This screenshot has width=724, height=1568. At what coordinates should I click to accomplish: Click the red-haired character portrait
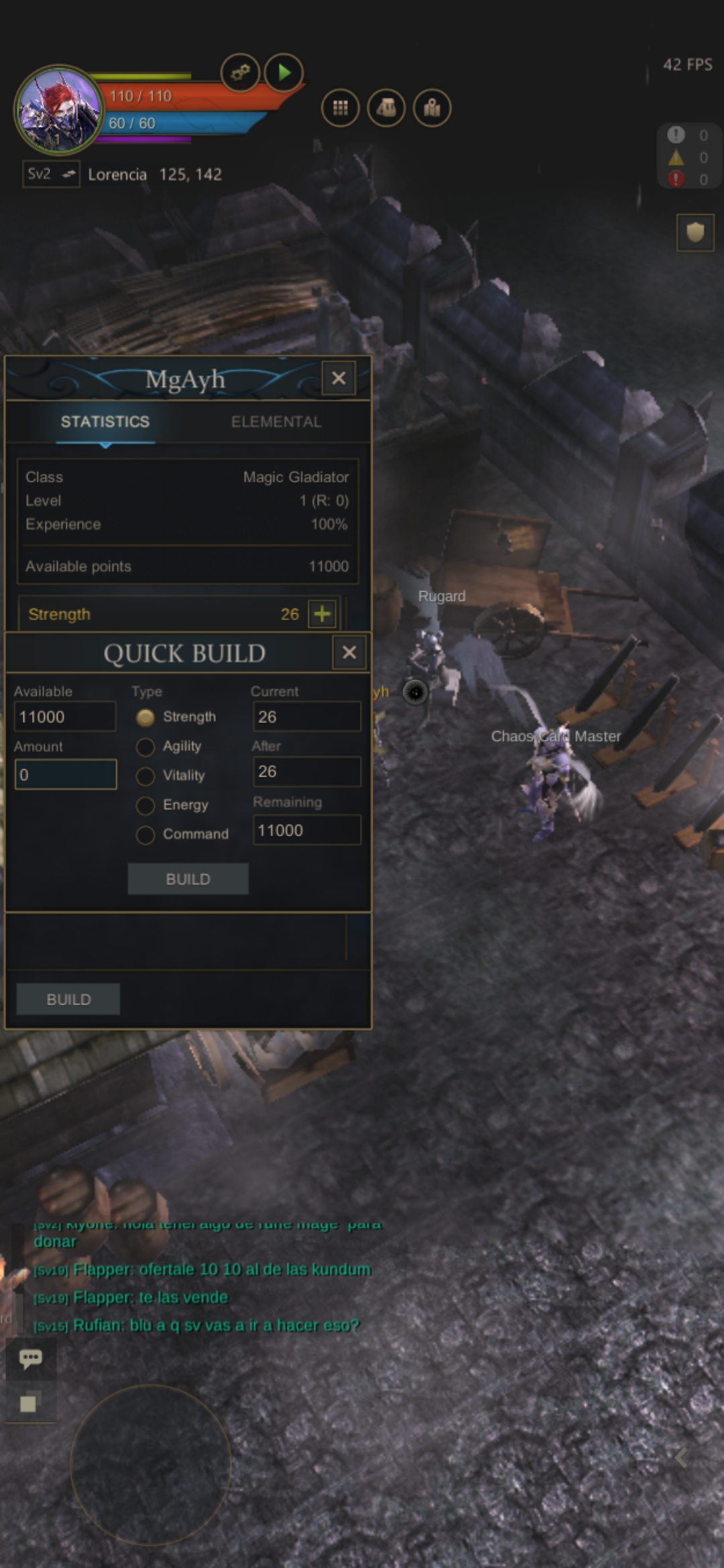pyautogui.click(x=59, y=109)
